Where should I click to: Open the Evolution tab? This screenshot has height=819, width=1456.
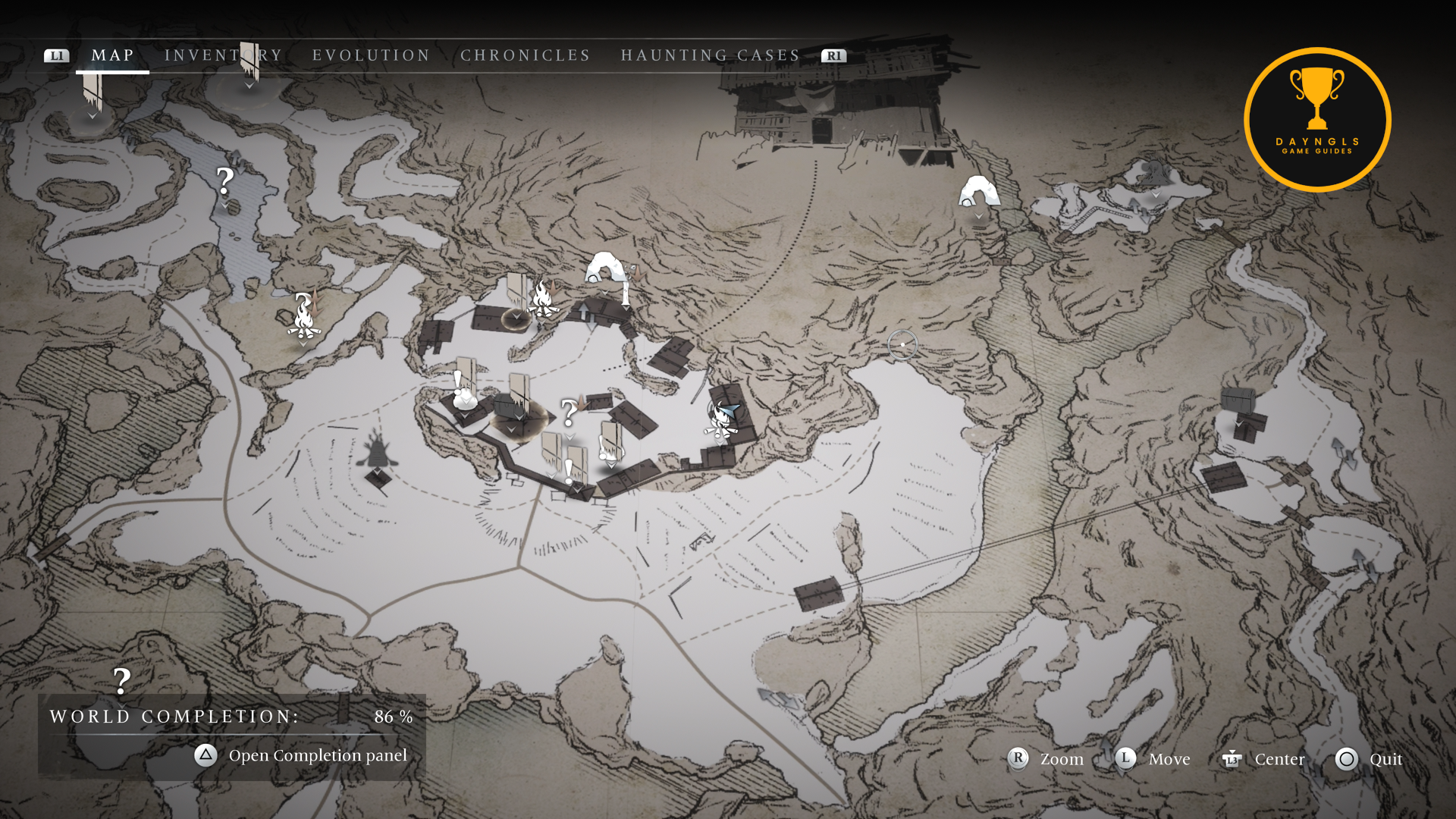point(371,55)
